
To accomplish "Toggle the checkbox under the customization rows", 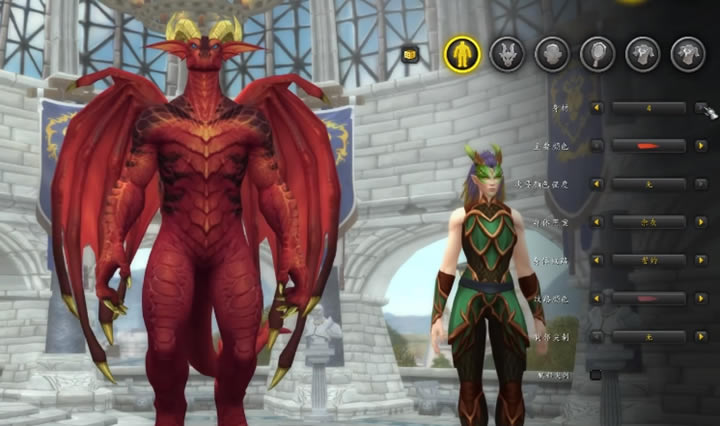I will point(596,375).
